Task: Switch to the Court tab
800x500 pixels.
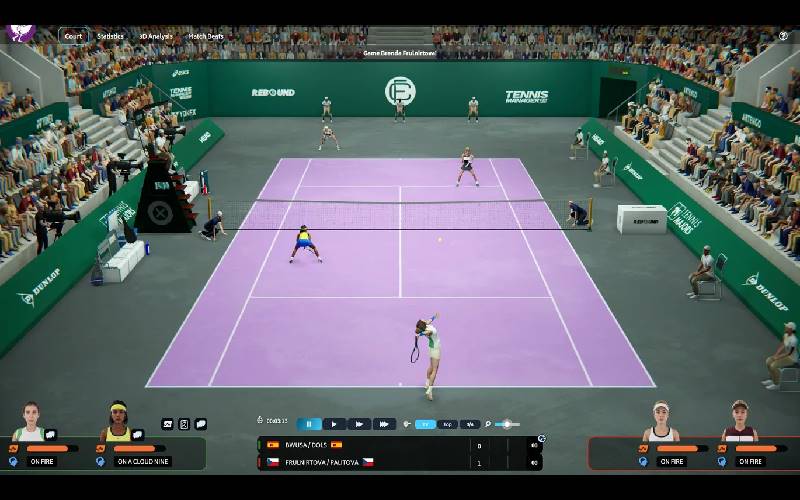Action: pos(73,36)
